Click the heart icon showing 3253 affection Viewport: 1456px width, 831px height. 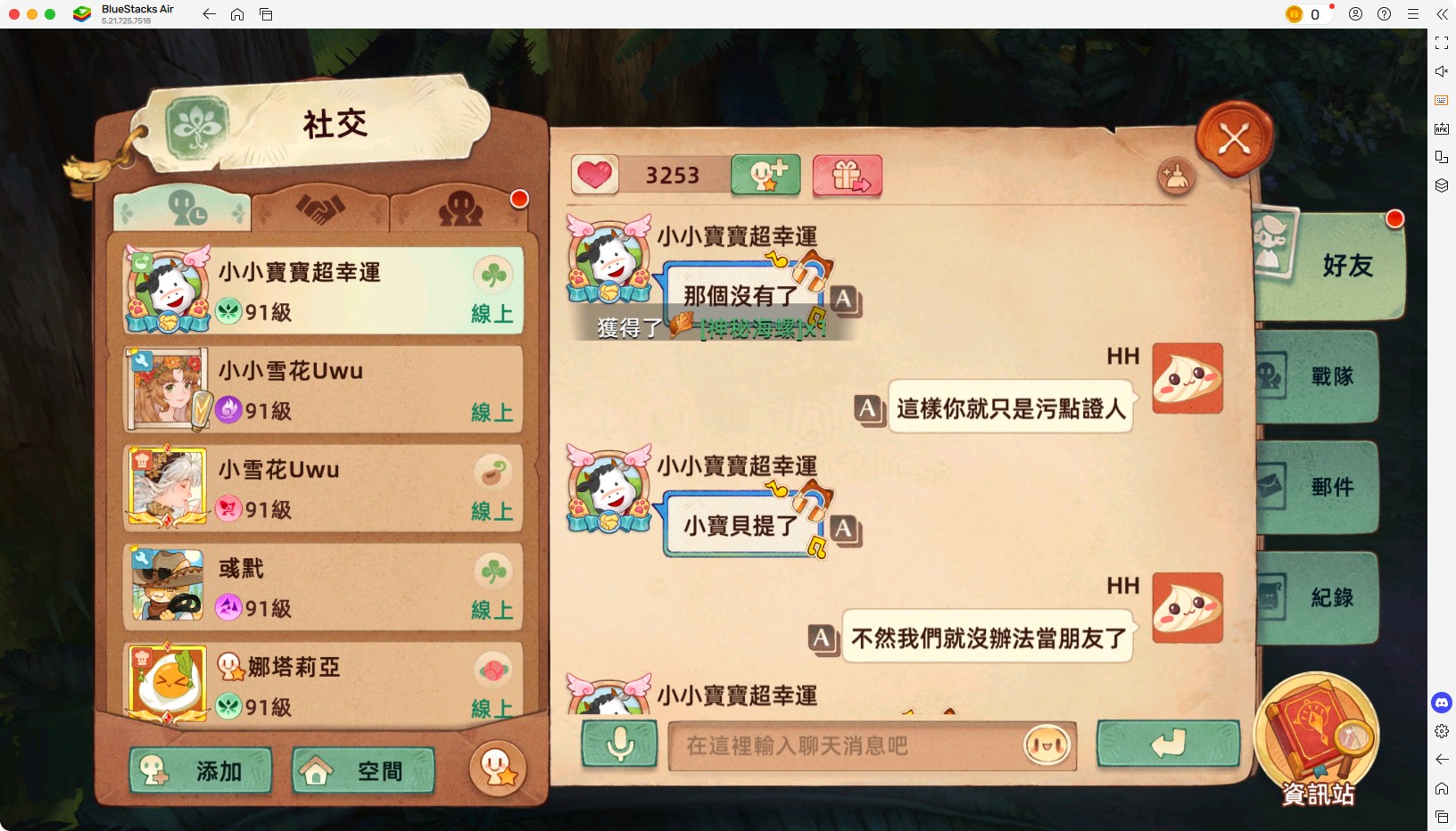(x=596, y=174)
